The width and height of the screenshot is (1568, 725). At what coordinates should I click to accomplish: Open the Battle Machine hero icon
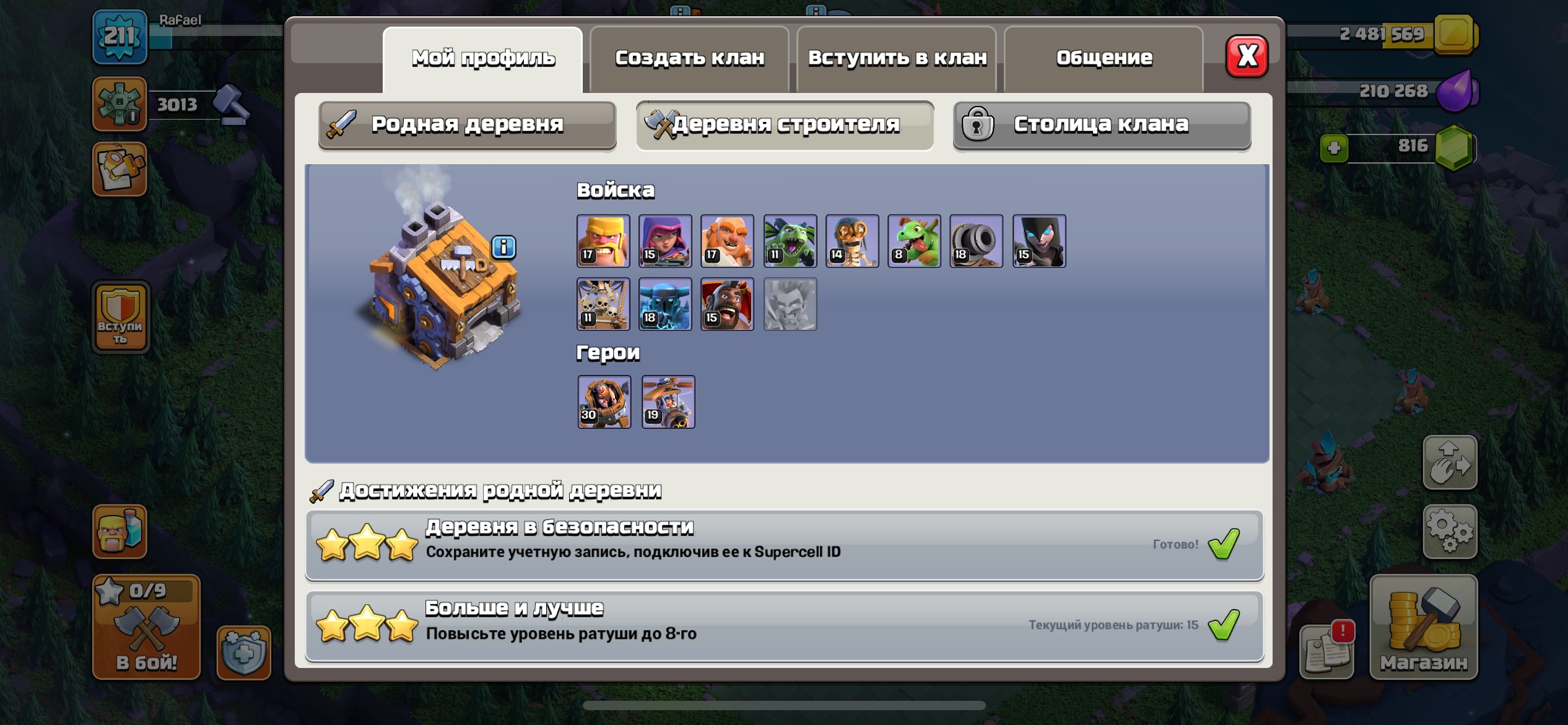point(604,403)
